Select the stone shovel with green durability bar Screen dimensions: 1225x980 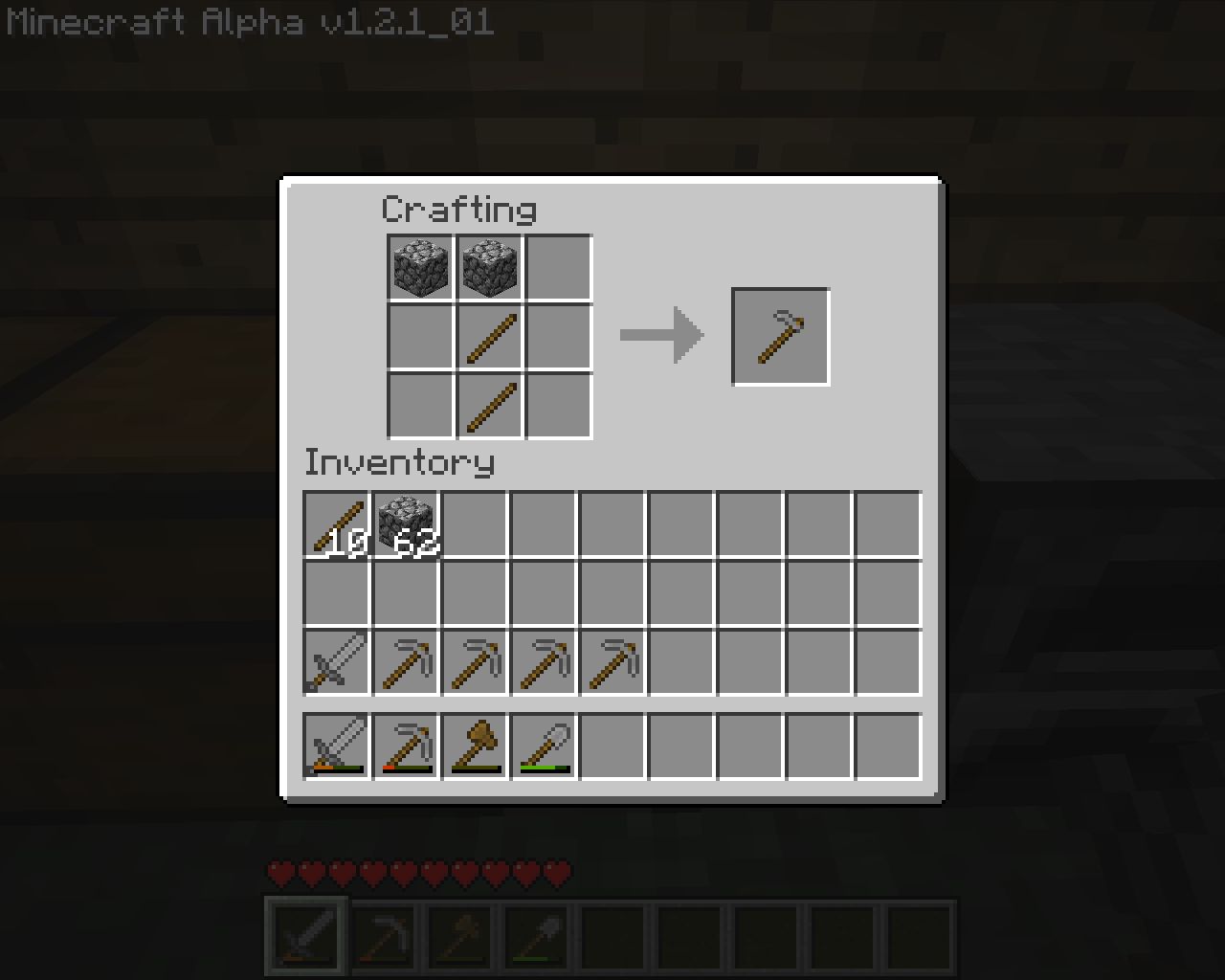(544, 746)
